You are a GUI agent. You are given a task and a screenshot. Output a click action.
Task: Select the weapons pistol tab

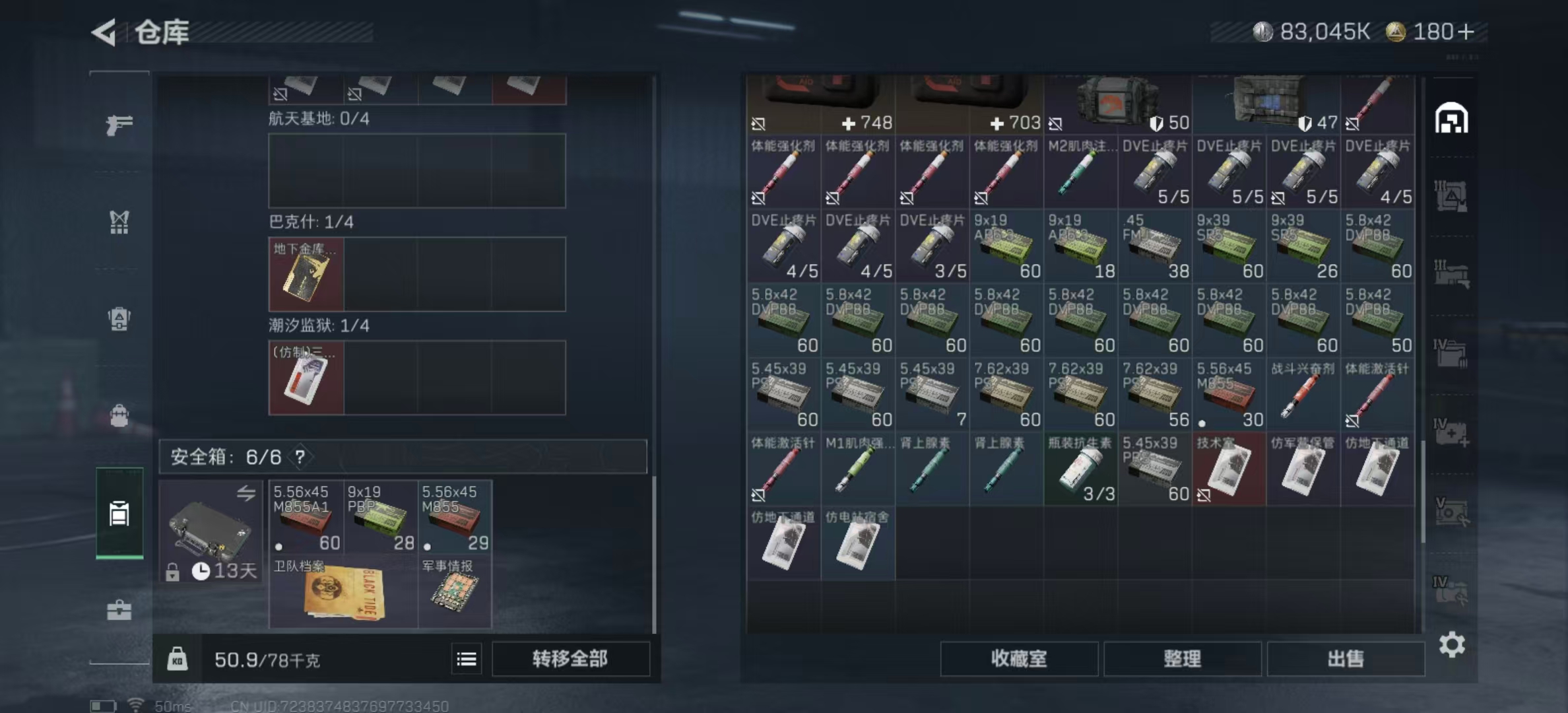tap(119, 124)
